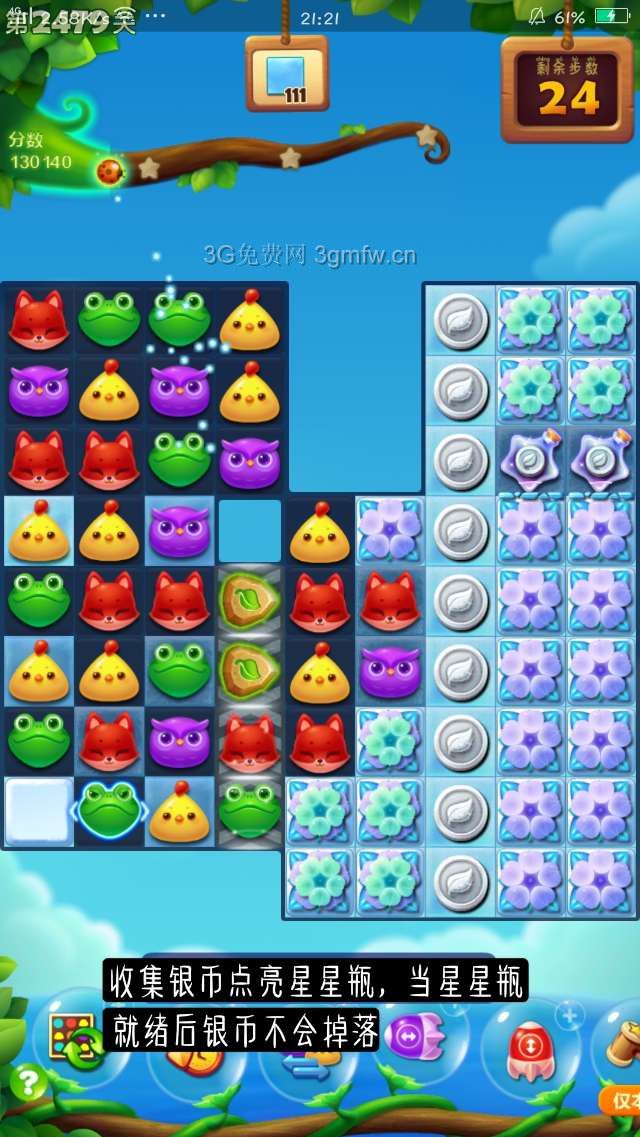This screenshot has width=640, height=1137.
Task: Tap the orange button at the bottom-right edge
Action: 622,1099
